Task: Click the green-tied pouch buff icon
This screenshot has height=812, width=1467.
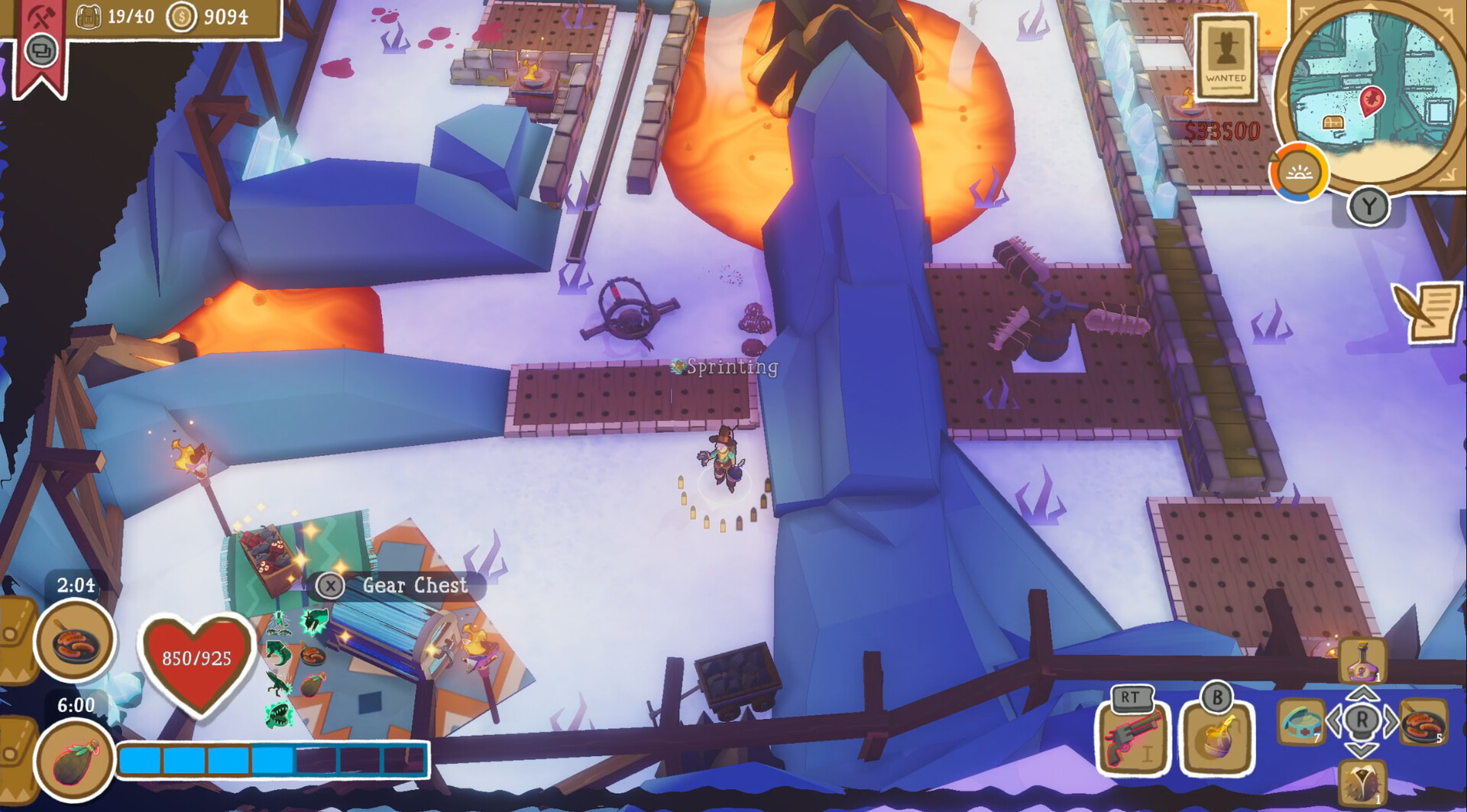Action: coord(74,761)
